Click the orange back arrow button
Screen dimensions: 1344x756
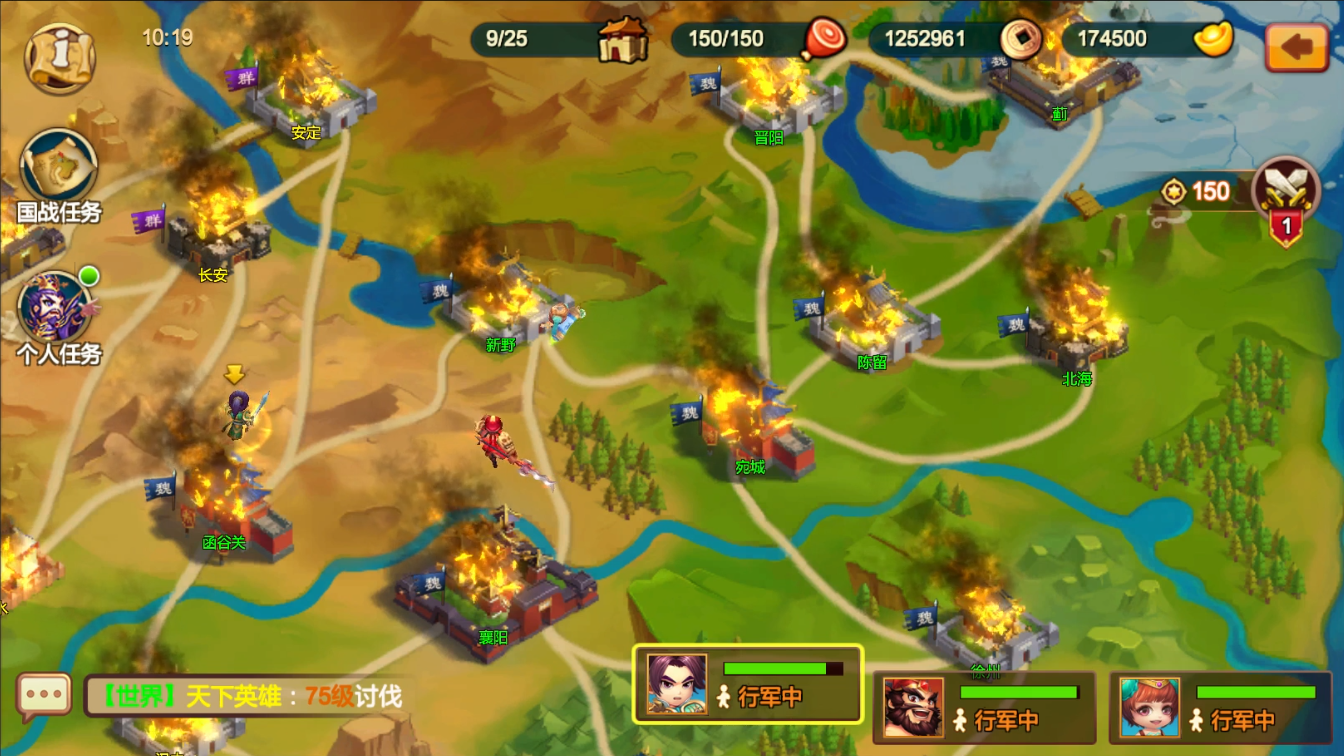tap(1296, 47)
